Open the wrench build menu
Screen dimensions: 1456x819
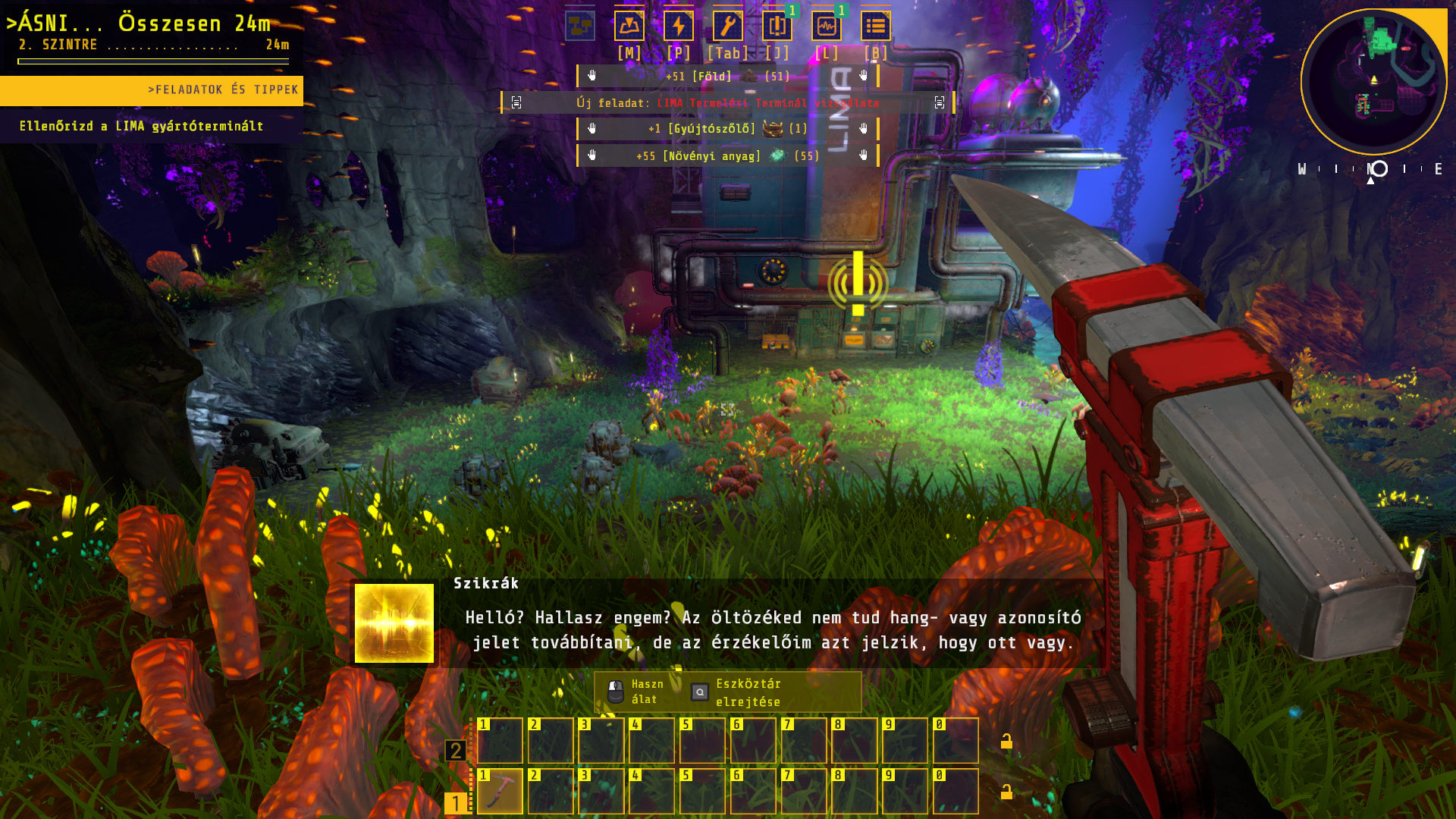point(727,27)
